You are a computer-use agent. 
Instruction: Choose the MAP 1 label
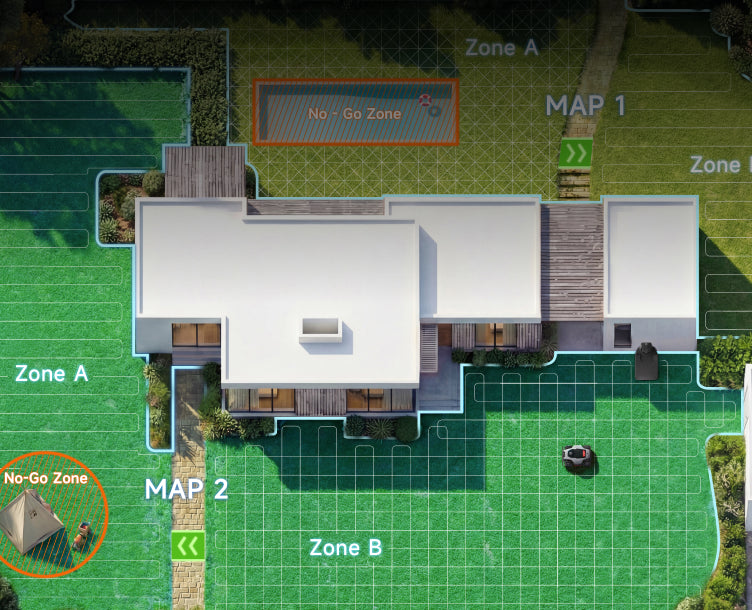tap(585, 105)
